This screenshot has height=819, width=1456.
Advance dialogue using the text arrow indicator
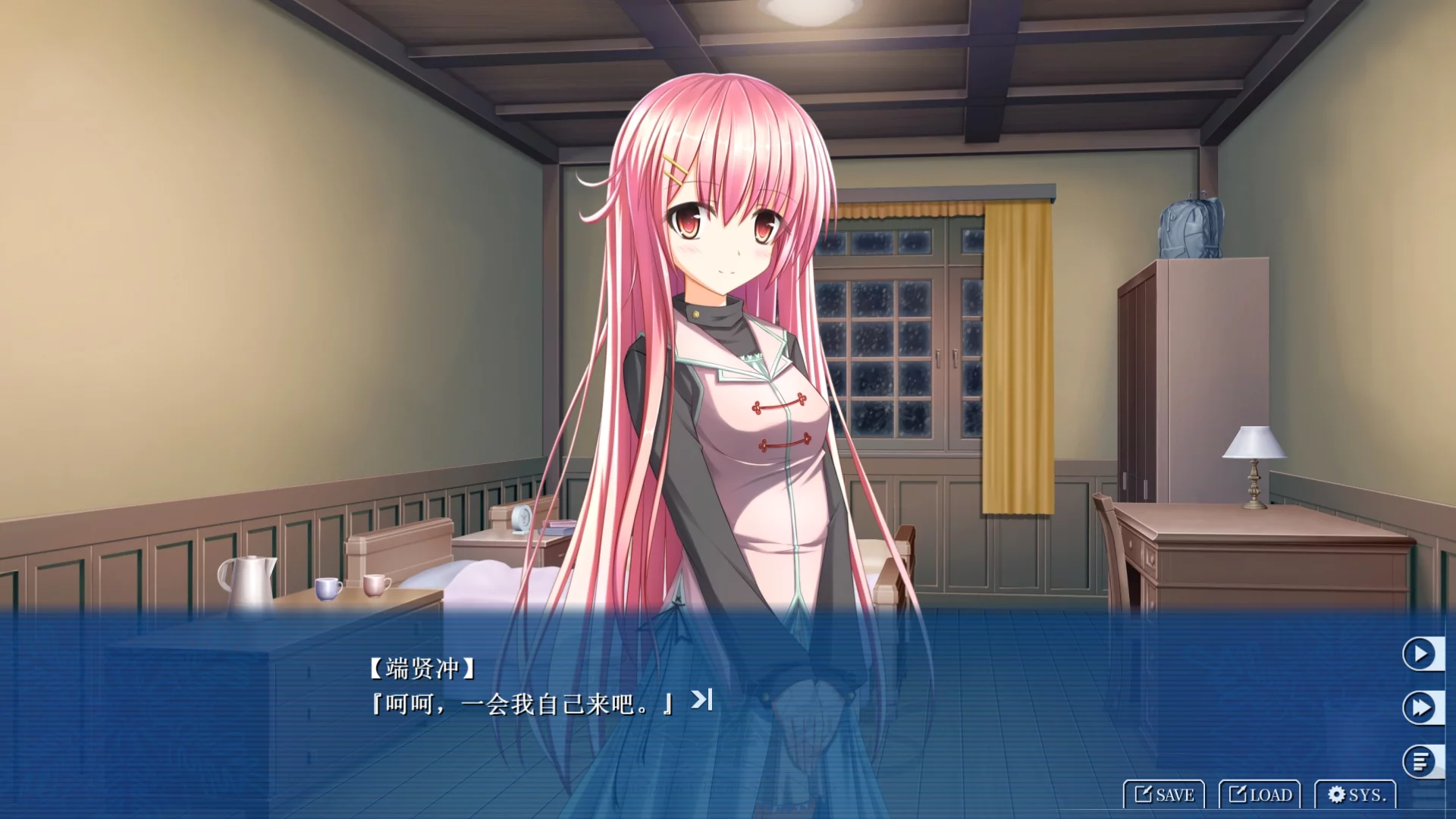[x=701, y=699]
